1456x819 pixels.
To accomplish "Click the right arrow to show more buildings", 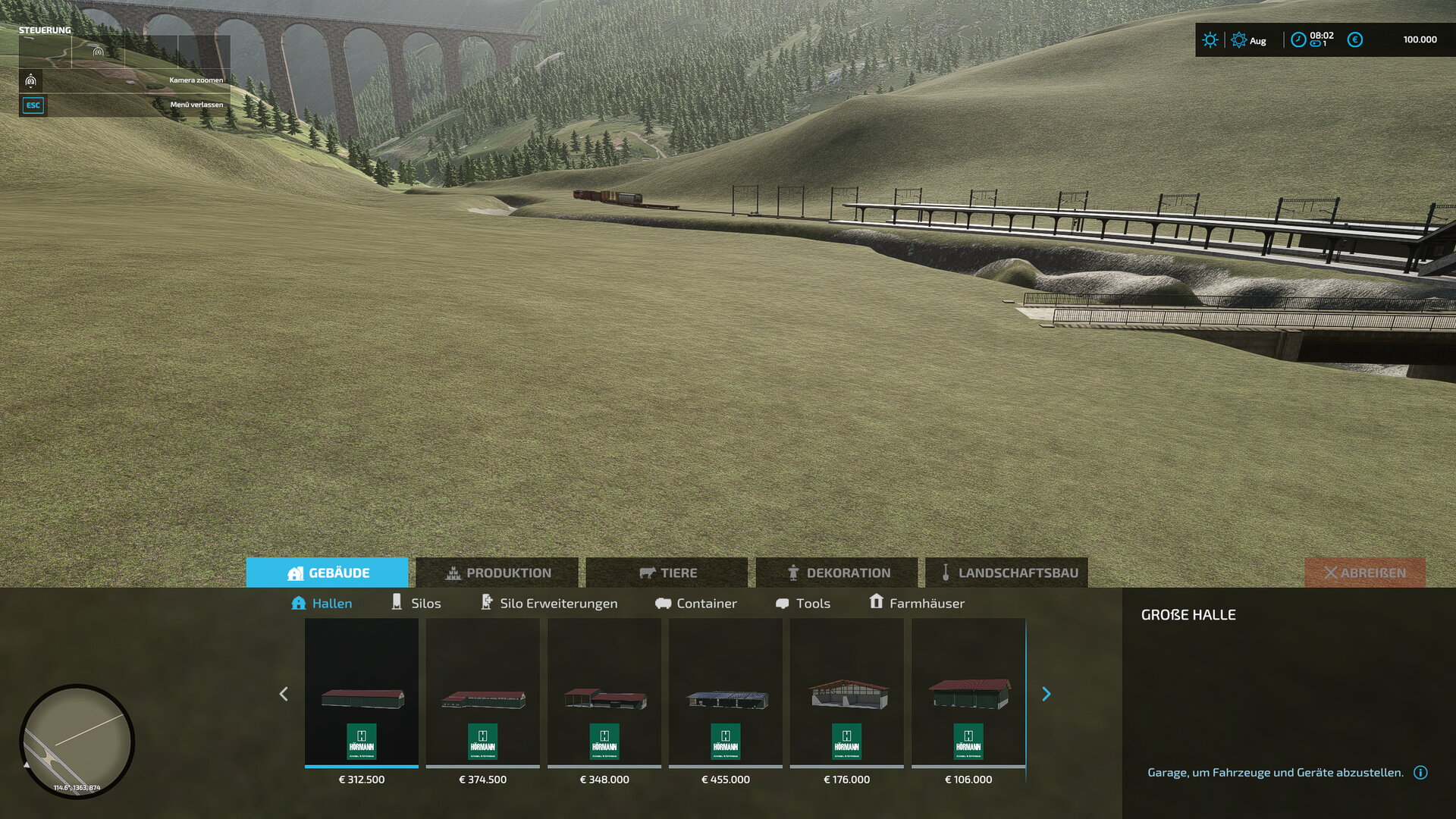I will pos(1046,694).
